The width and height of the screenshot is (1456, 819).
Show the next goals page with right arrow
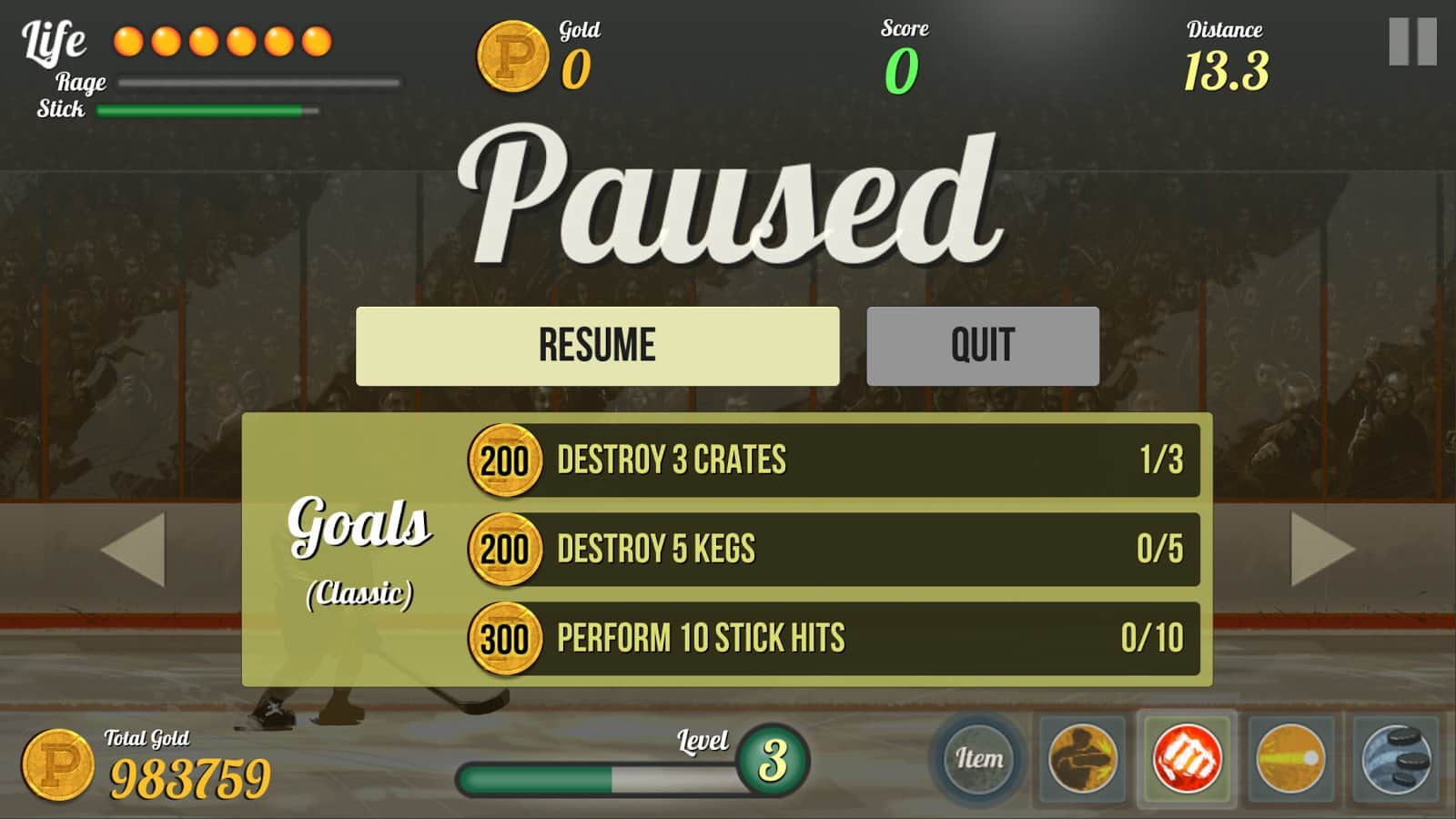point(1322,549)
